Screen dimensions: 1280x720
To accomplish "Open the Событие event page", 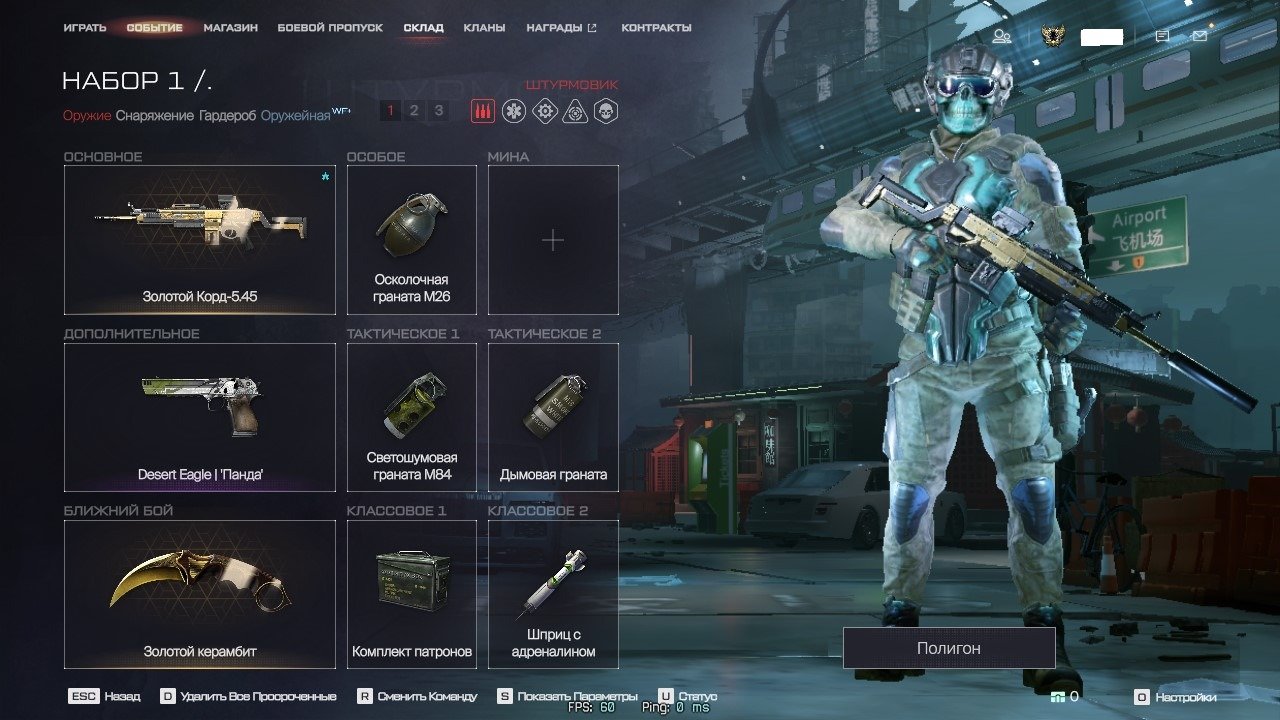I will 154,28.
